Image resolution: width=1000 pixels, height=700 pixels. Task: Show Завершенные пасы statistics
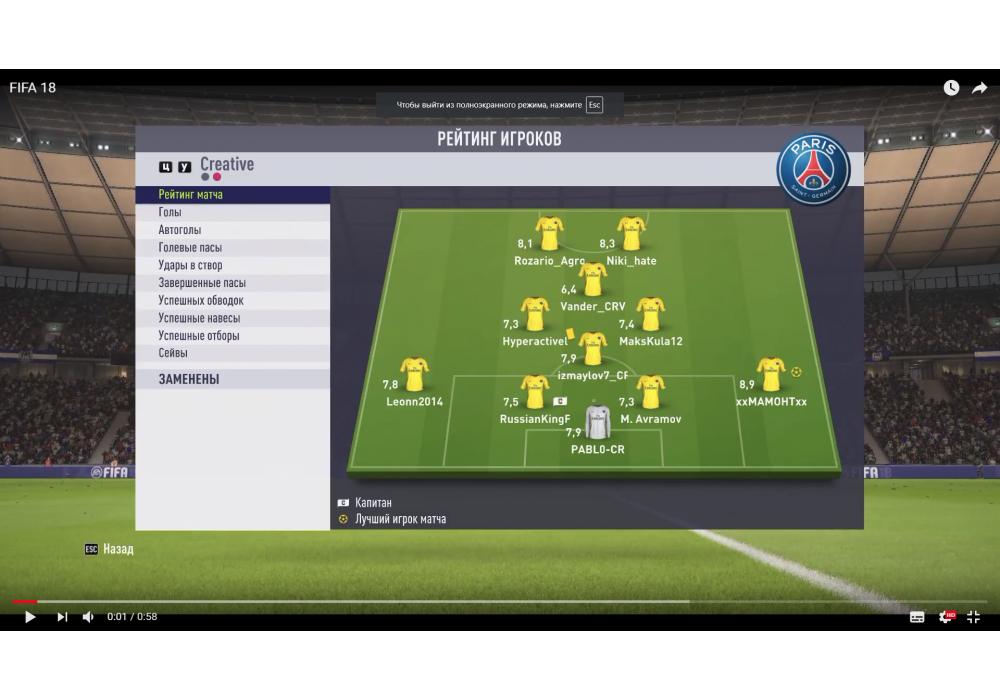pos(232,283)
